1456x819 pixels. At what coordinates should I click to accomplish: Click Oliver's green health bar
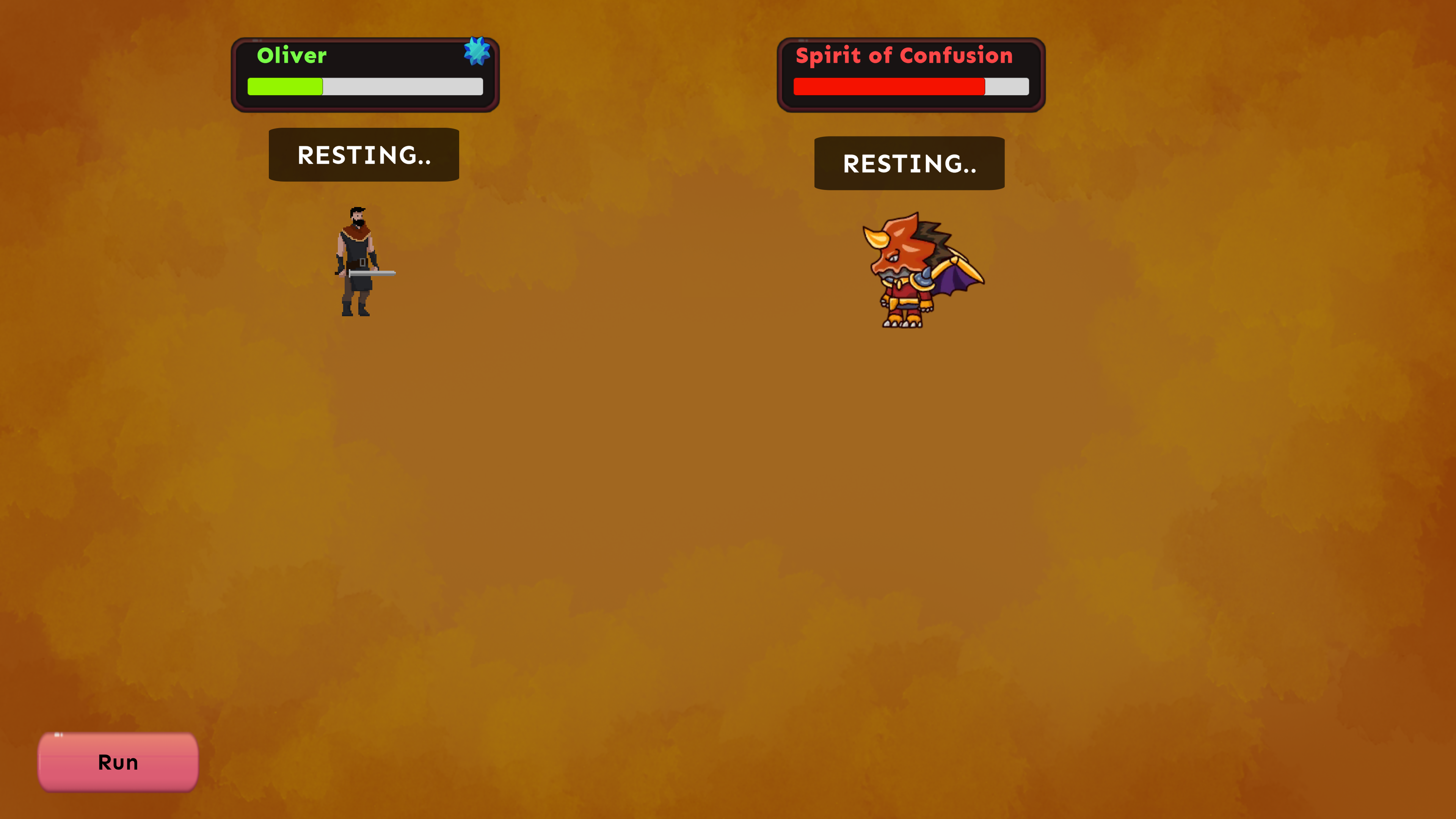pos(286,86)
